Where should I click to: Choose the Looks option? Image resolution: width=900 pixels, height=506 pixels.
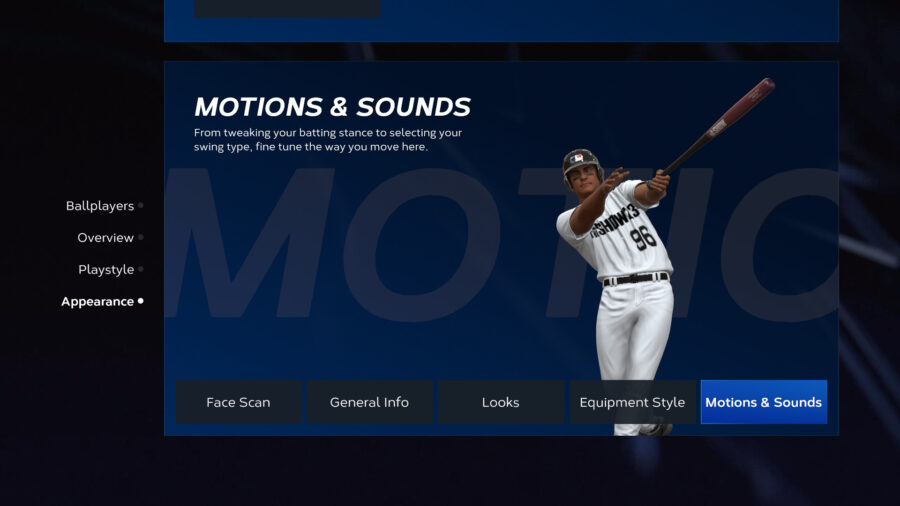click(500, 402)
